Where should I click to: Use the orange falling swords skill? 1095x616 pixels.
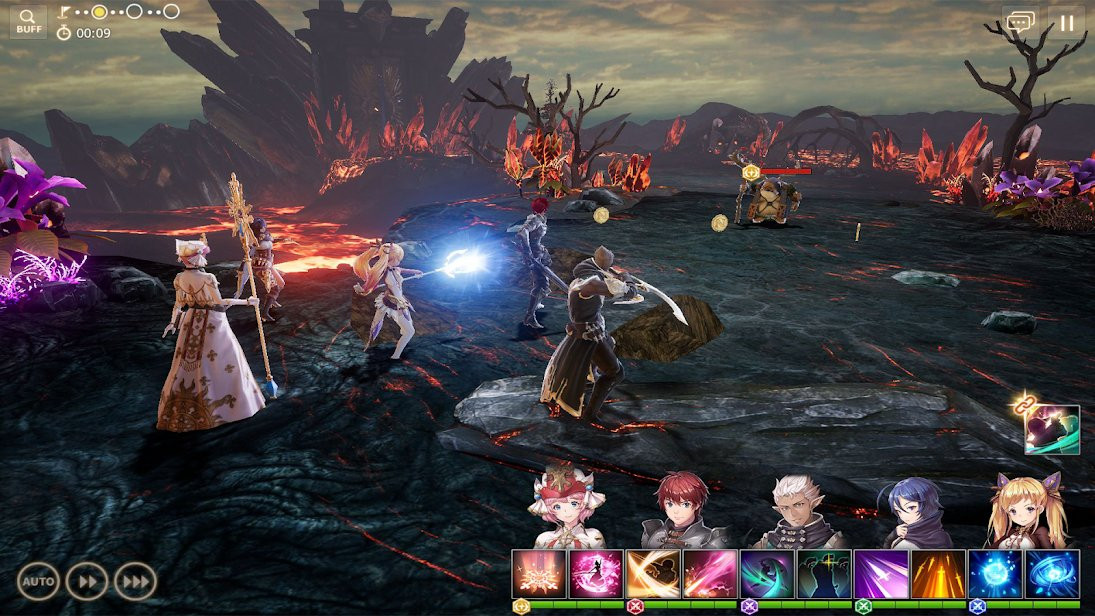(x=938, y=574)
